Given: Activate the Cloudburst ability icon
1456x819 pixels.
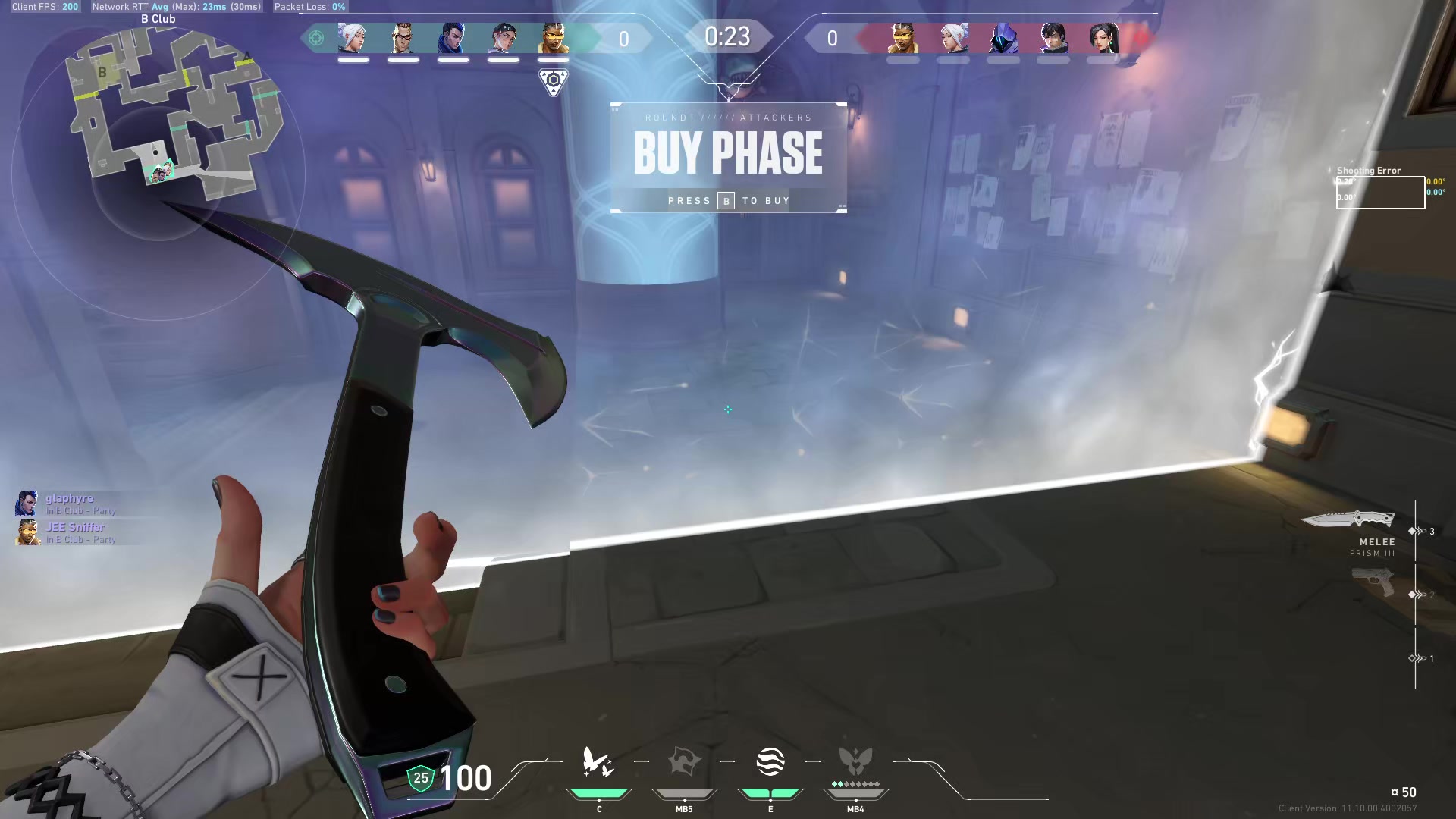Looking at the screenshot, I should click(598, 762).
